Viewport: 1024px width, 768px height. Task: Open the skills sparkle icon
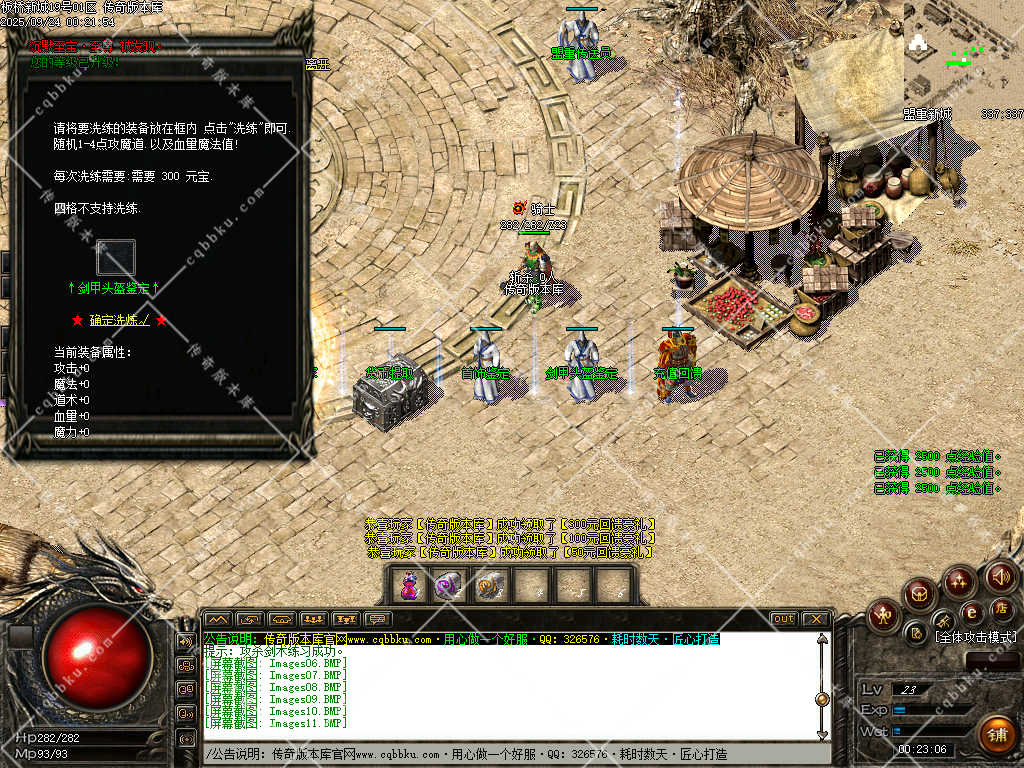coord(959,582)
